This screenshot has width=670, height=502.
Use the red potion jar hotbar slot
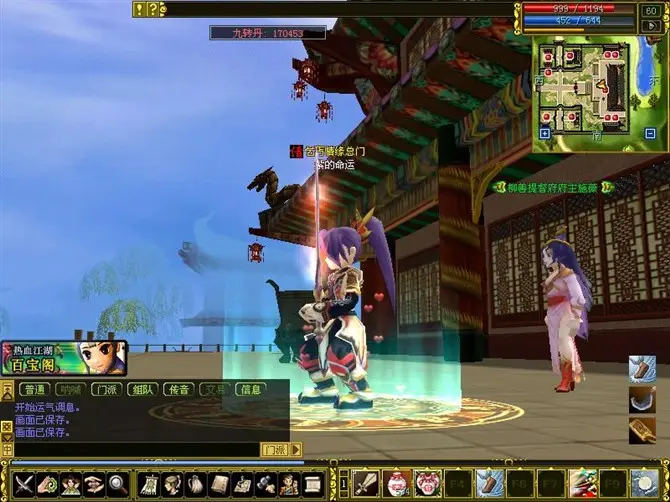pos(398,482)
